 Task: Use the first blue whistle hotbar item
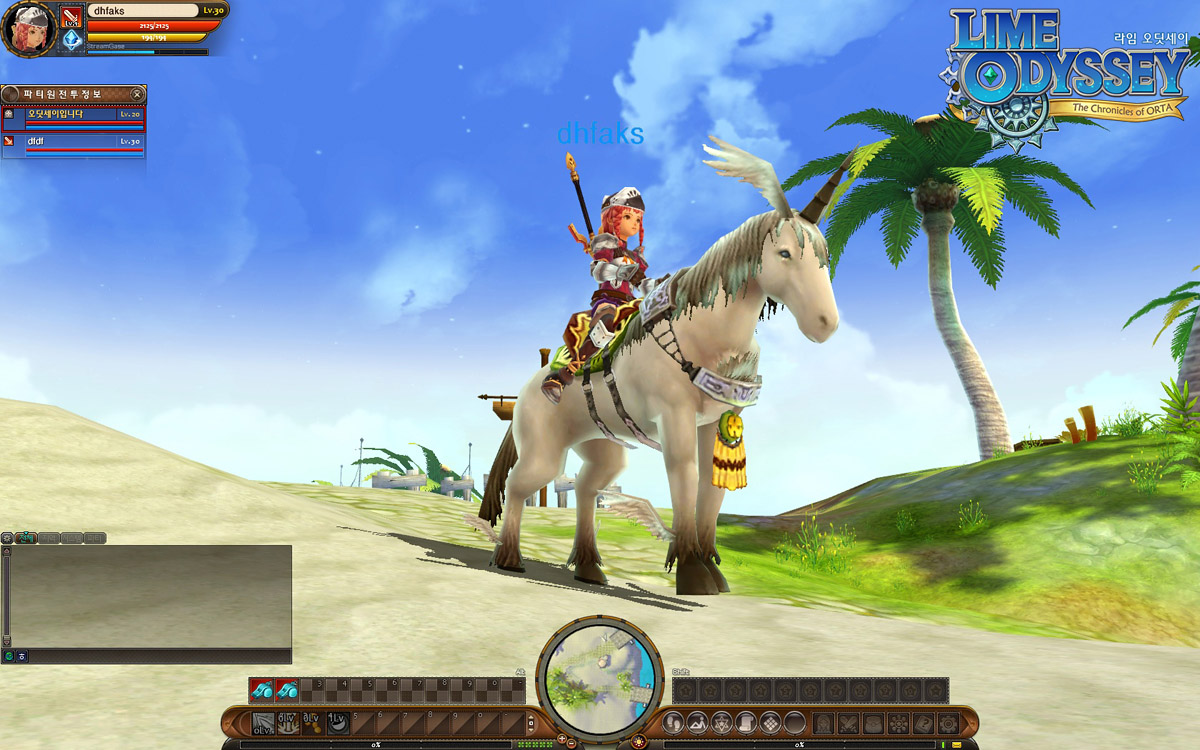pos(262,690)
